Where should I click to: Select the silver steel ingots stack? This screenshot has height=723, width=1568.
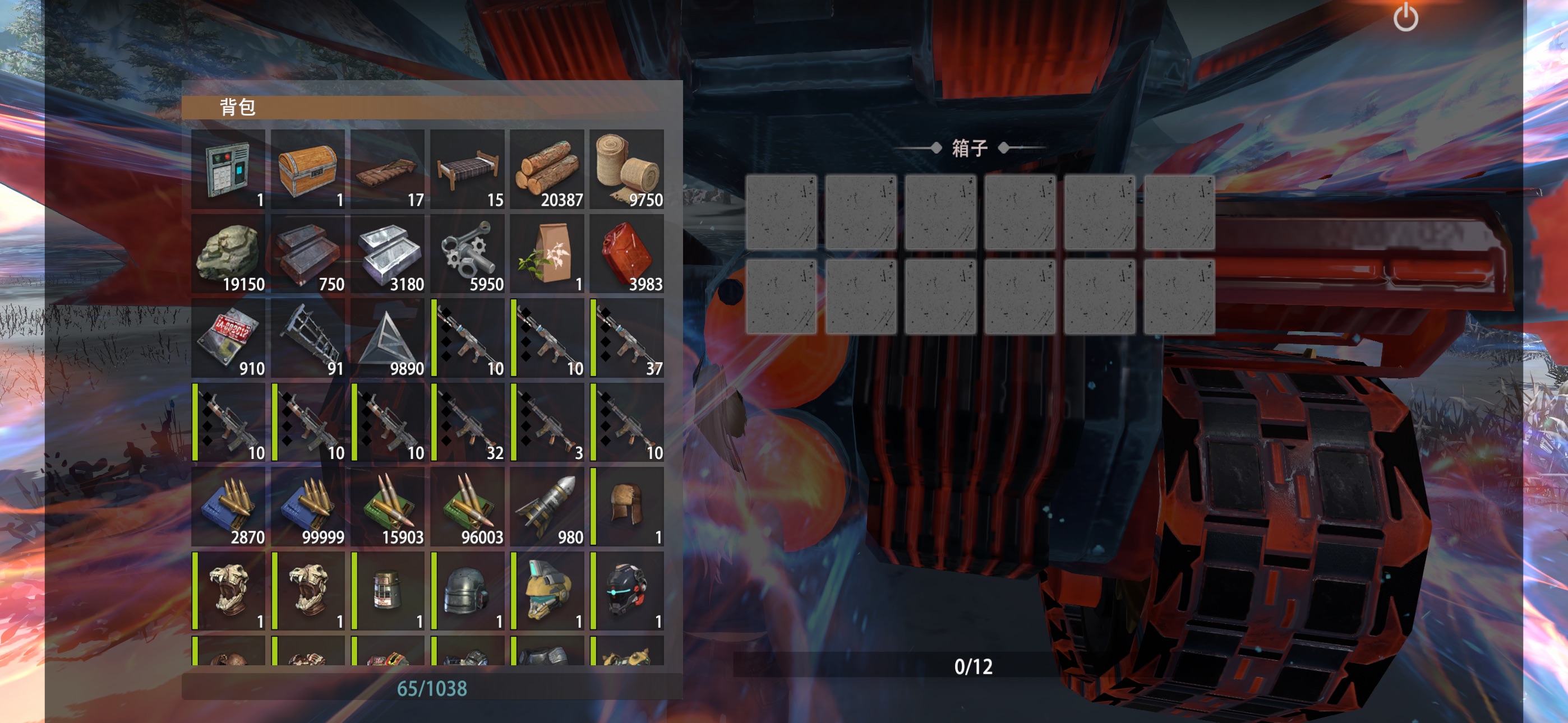[388, 254]
